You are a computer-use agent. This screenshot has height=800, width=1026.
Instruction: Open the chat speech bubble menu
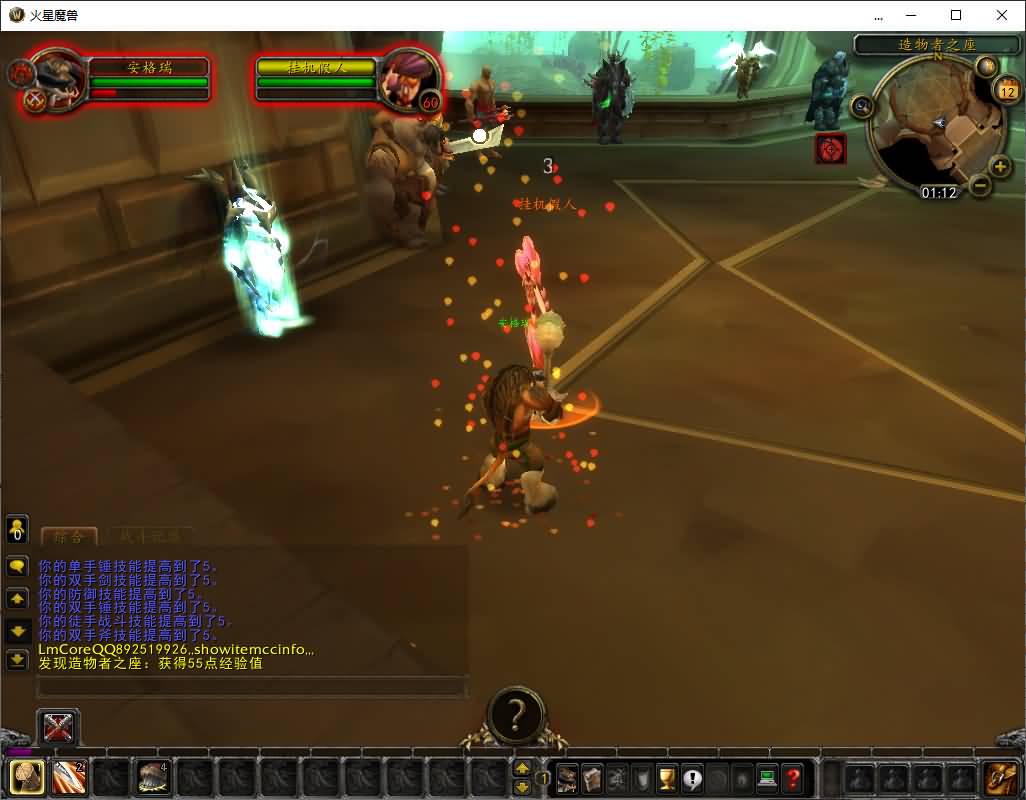tap(17, 566)
